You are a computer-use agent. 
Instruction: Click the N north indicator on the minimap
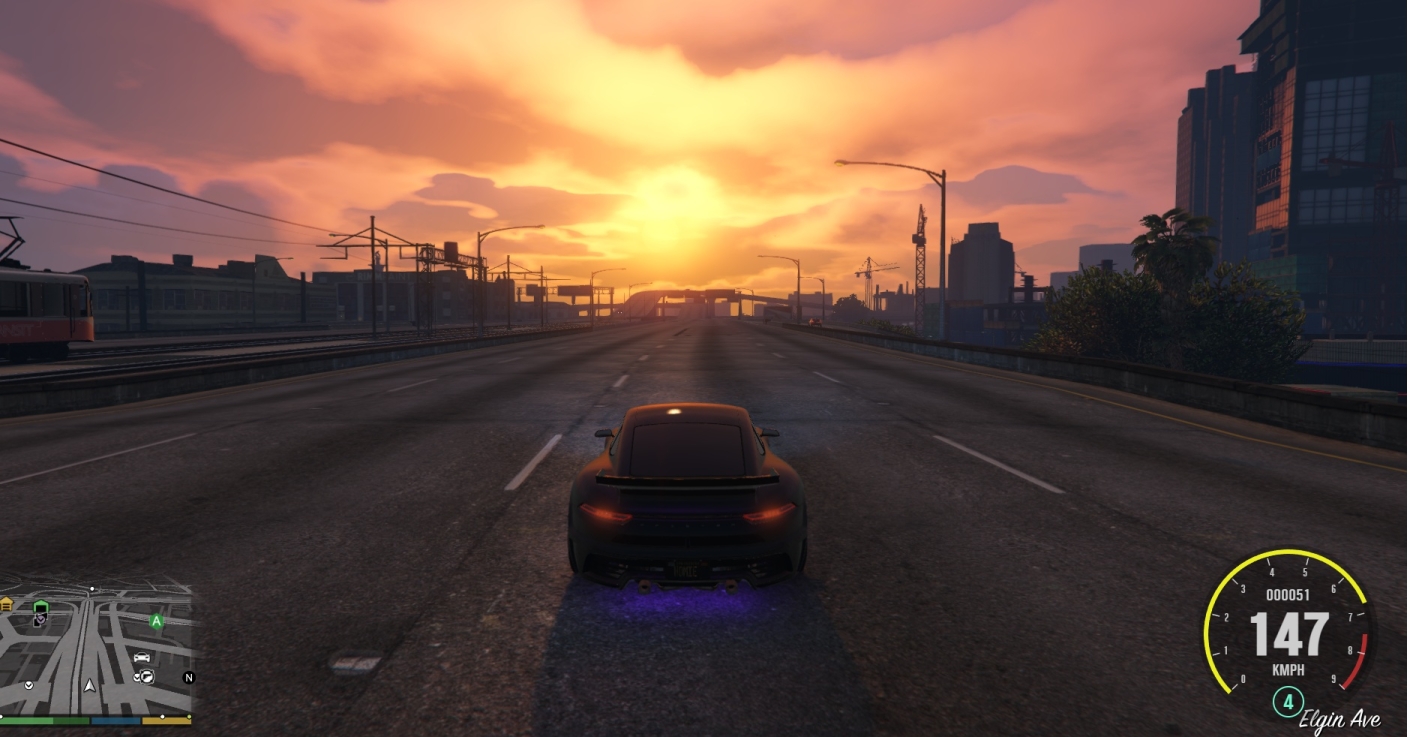click(x=190, y=678)
